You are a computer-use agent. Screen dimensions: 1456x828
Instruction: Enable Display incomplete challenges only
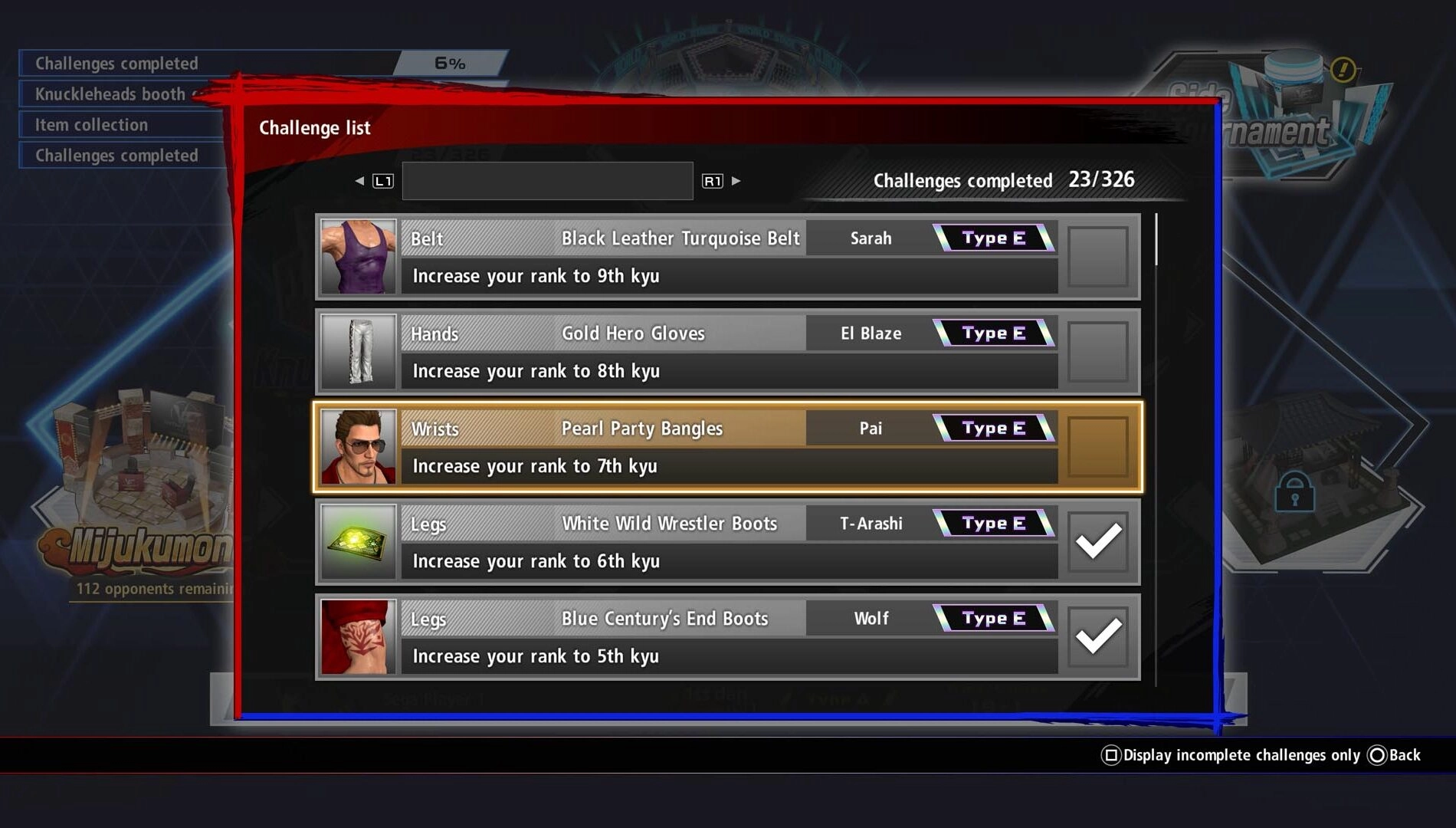click(1231, 754)
